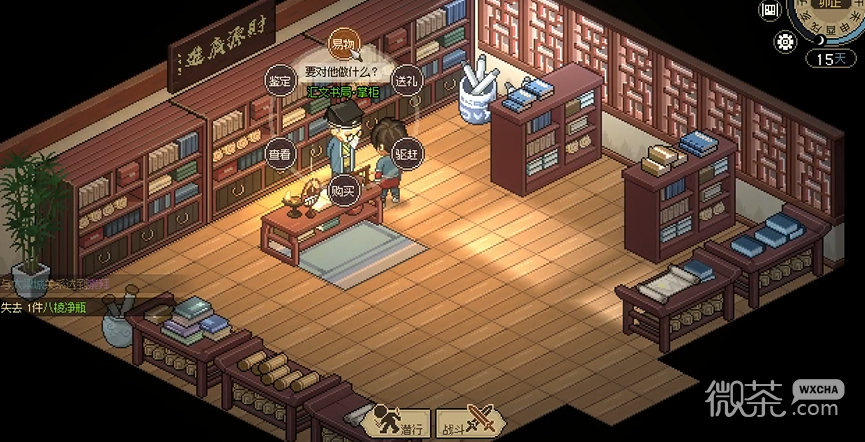Viewport: 865px width, 442px height.
Task: Choose the 易物 barter option
Action: [343, 44]
